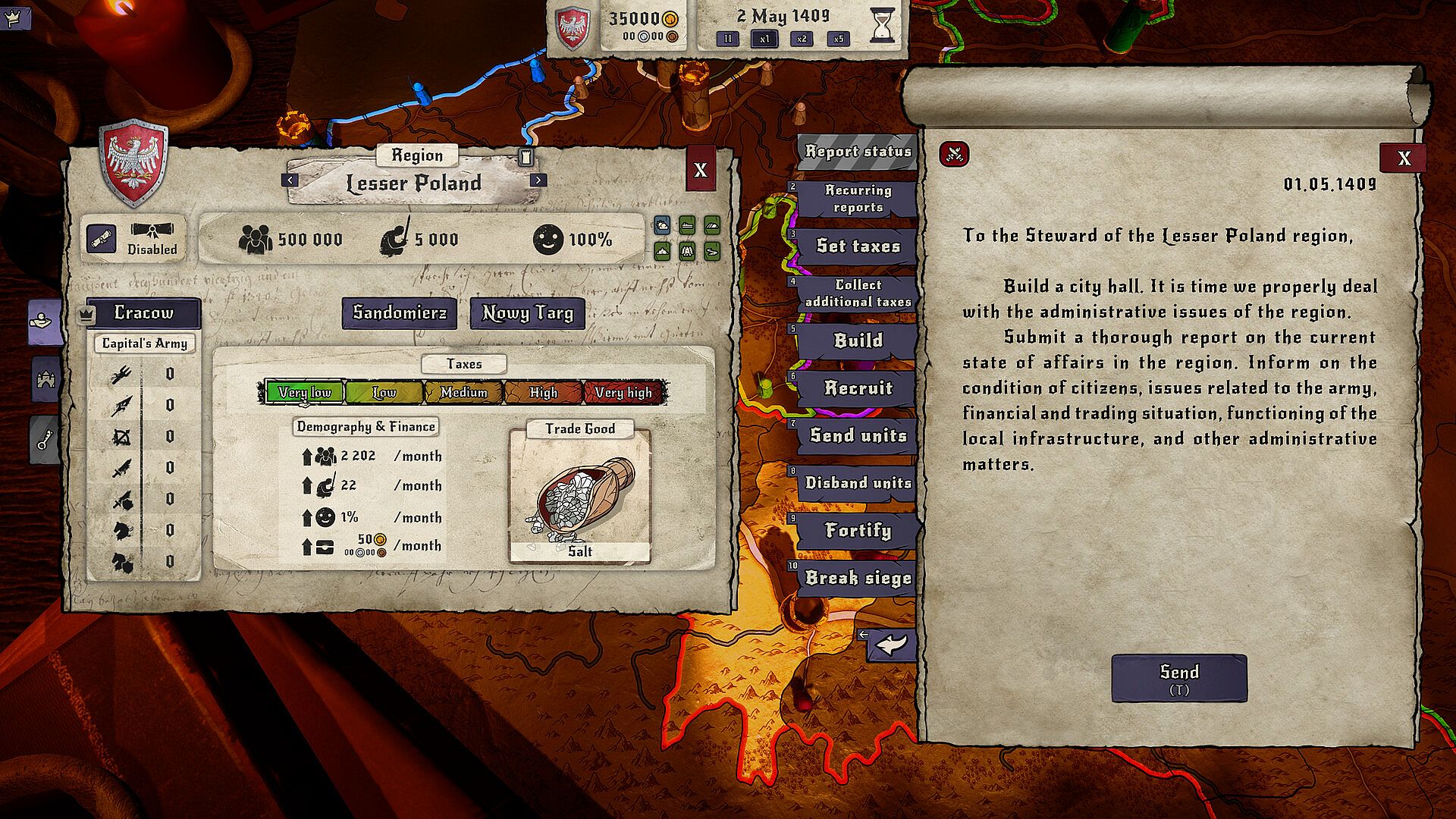Select the Cracow capital tab
The height and width of the screenshot is (819, 1456).
[143, 312]
